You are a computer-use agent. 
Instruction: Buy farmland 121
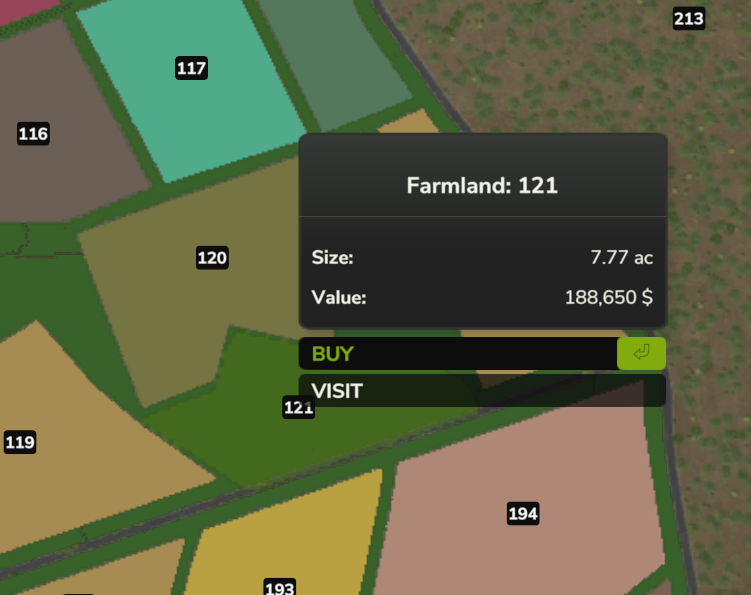tap(481, 354)
